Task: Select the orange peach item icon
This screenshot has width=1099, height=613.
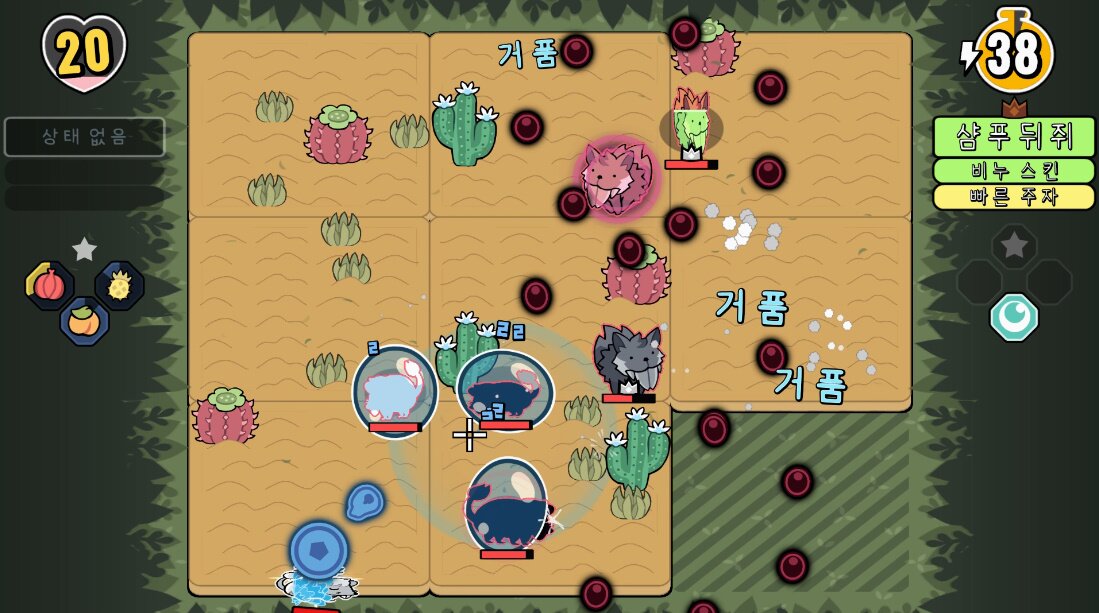Action: pyautogui.click(x=84, y=322)
